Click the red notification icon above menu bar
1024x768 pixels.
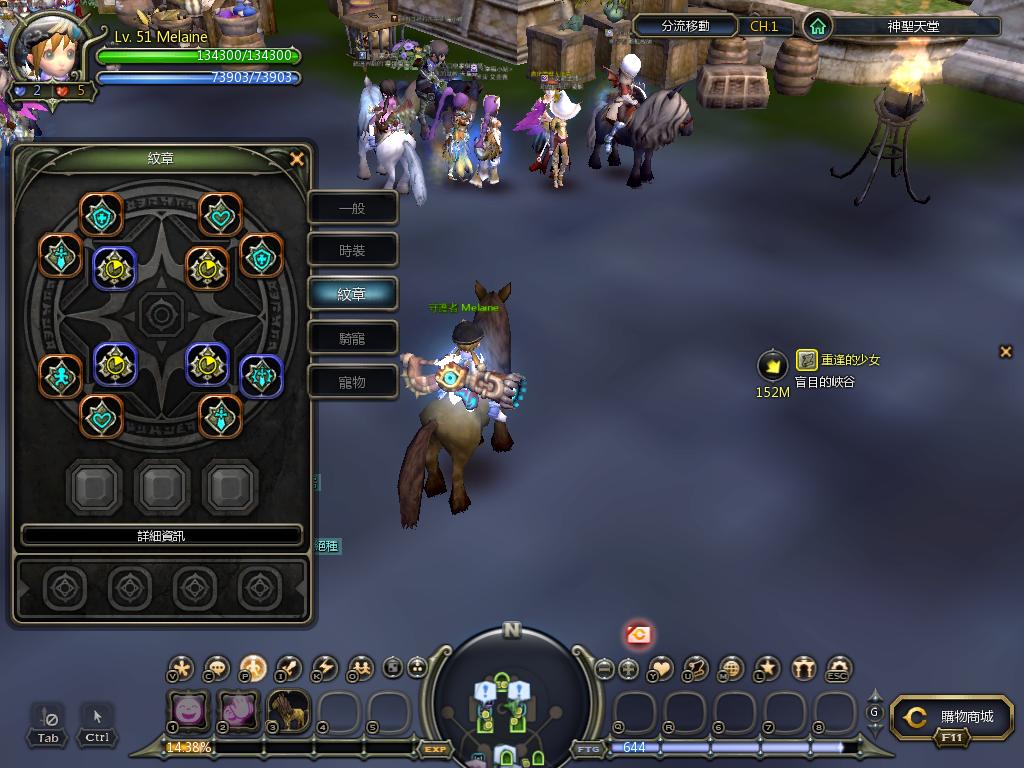(x=638, y=633)
